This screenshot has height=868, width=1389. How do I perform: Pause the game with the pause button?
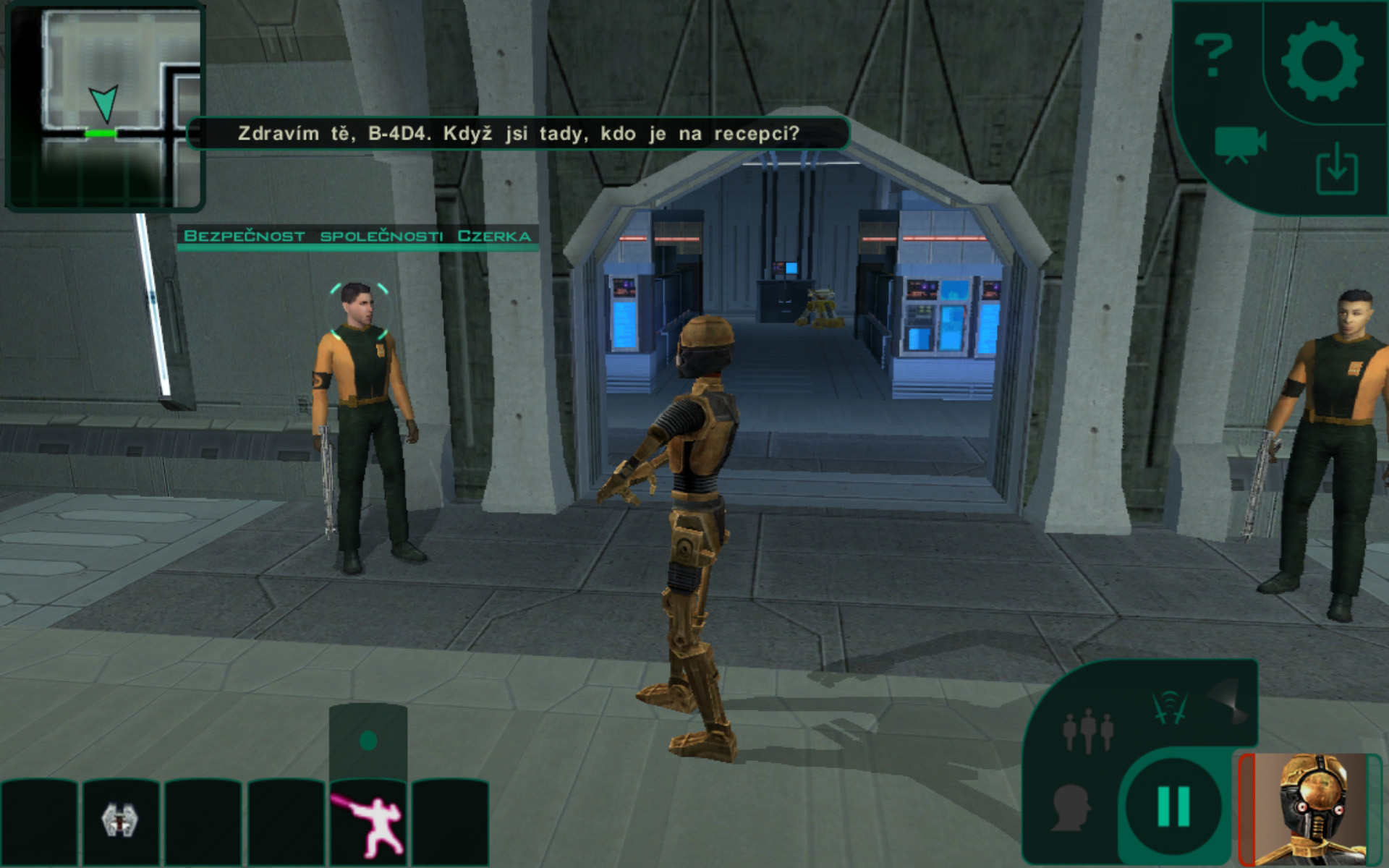pos(1173,805)
